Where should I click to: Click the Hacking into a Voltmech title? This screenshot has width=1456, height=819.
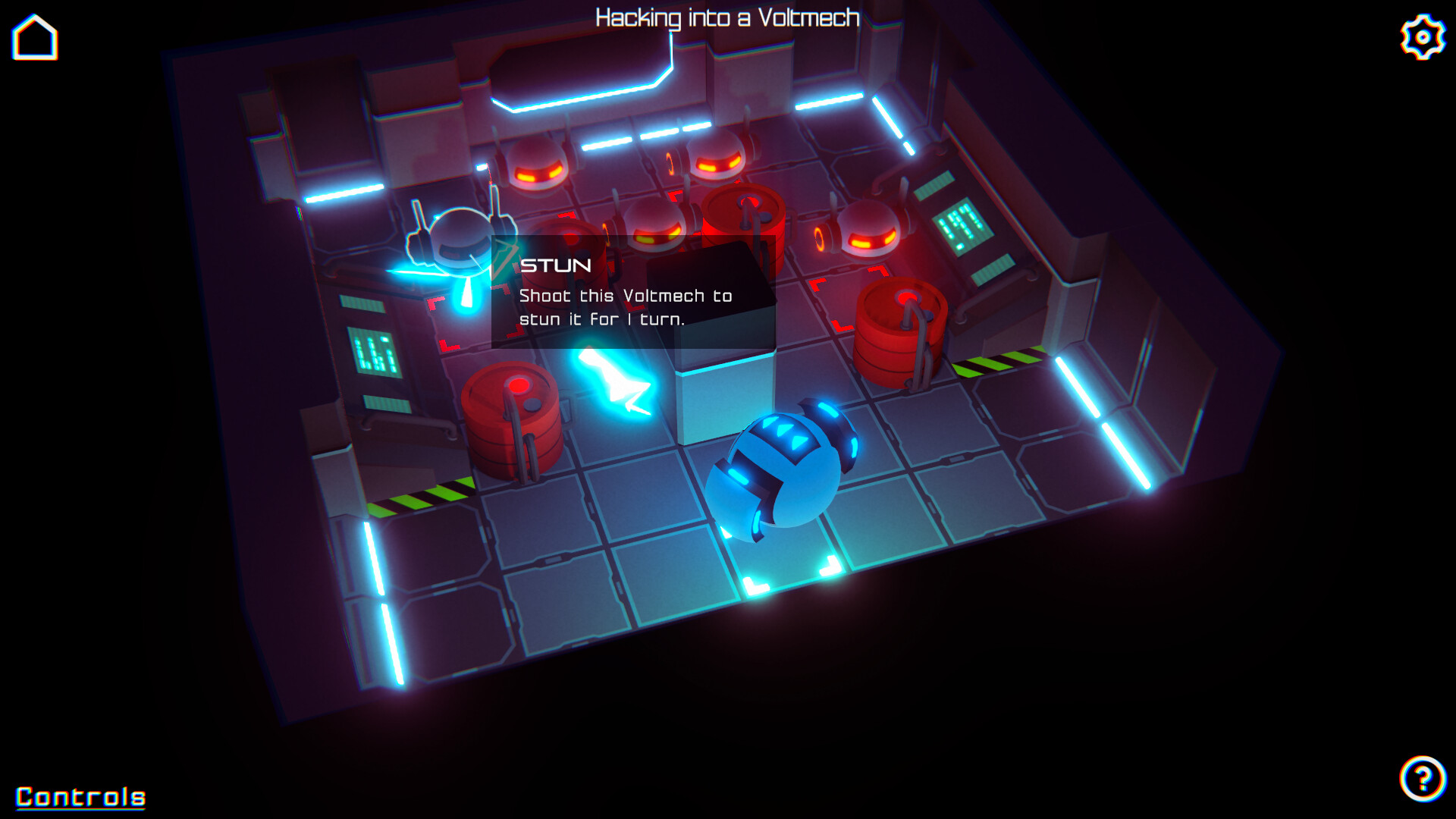(726, 17)
